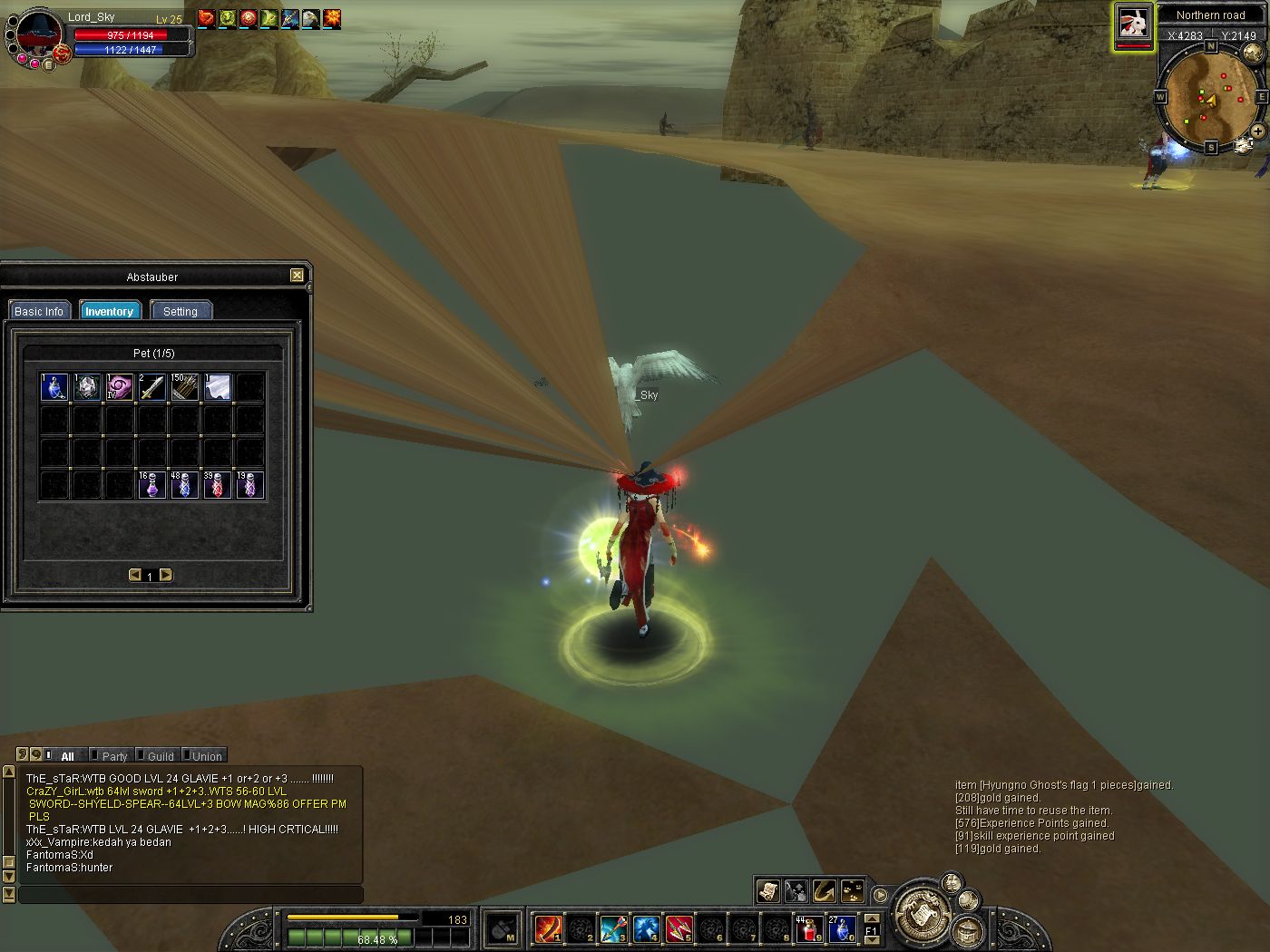1270x952 pixels.
Task: Select the stack of 150 arrows
Action: (185, 387)
